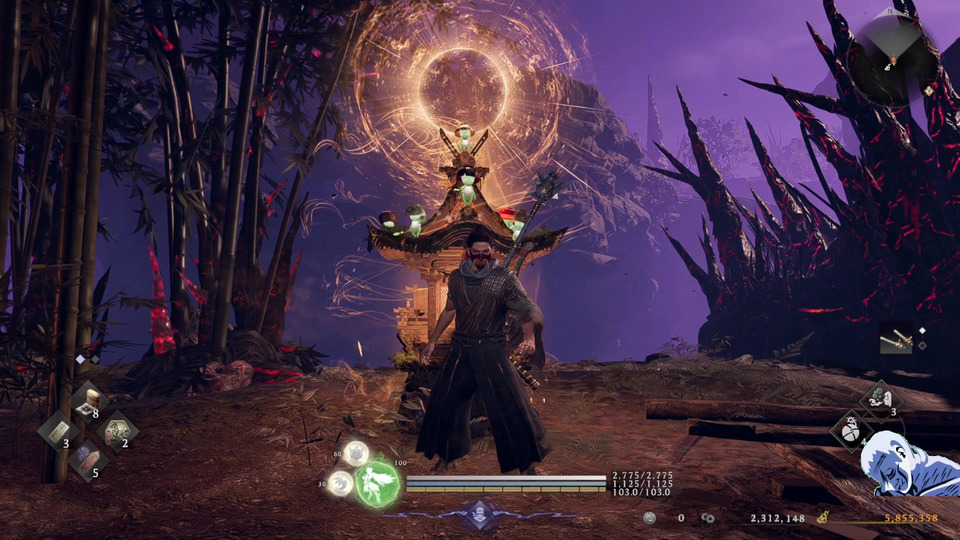Choose the shortcut item with count 2
960x540 pixels.
(118, 431)
